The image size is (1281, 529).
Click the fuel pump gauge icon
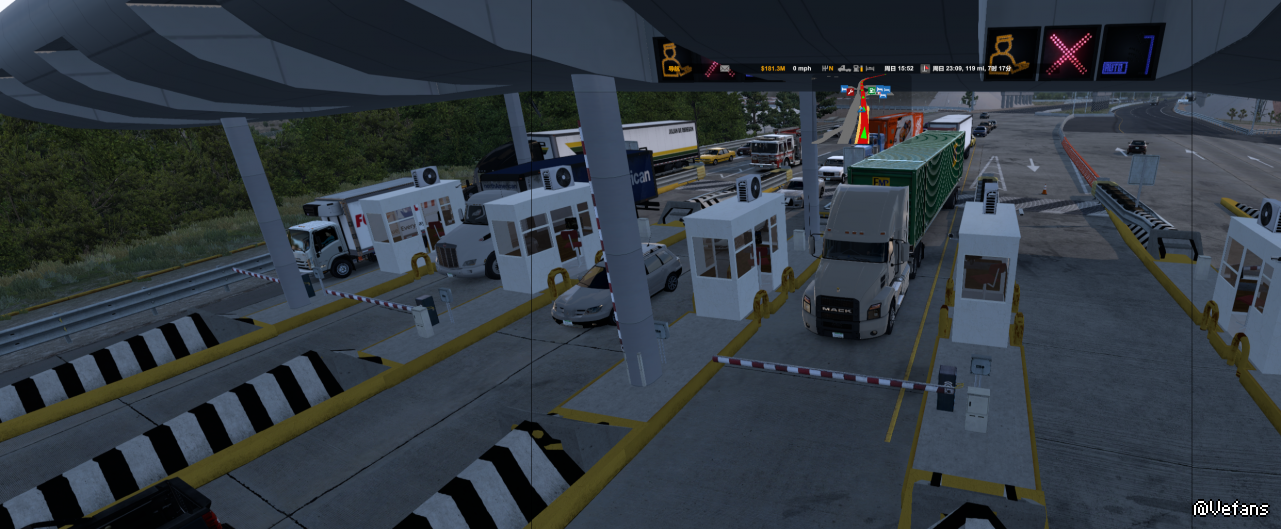(857, 69)
